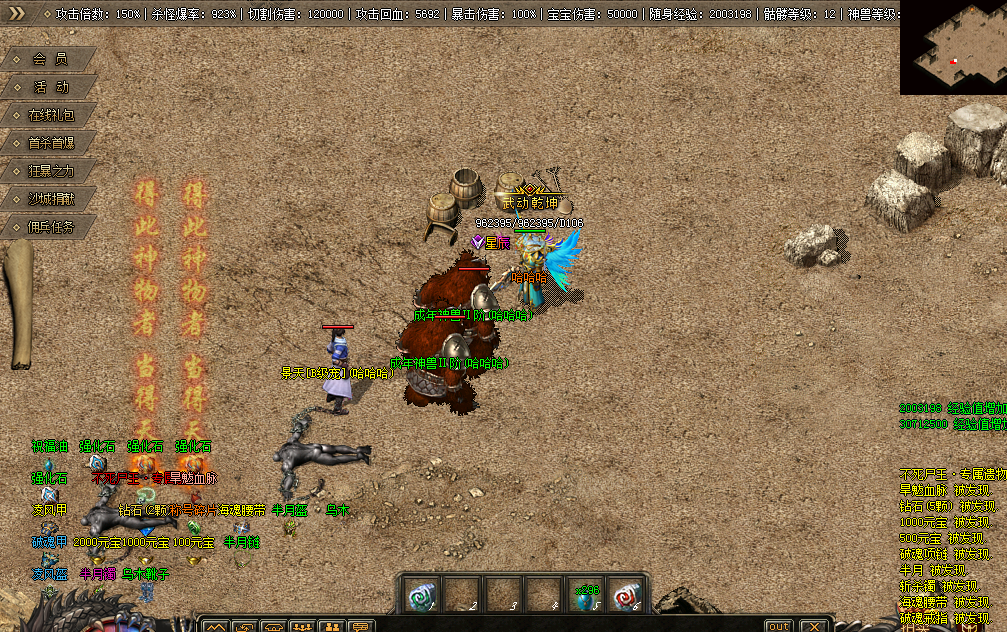The height and width of the screenshot is (632, 1007).
Task: Open the 会员 (VIP member) menu
Action: click(x=50, y=59)
